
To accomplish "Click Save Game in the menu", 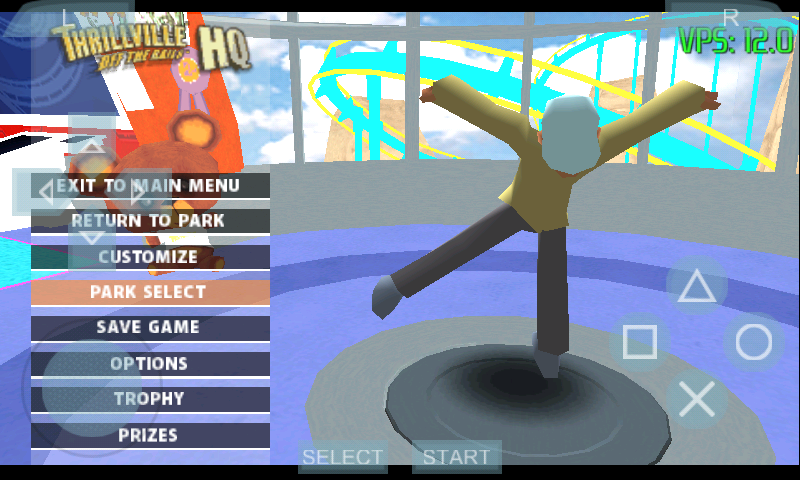I will pyautogui.click(x=150, y=327).
